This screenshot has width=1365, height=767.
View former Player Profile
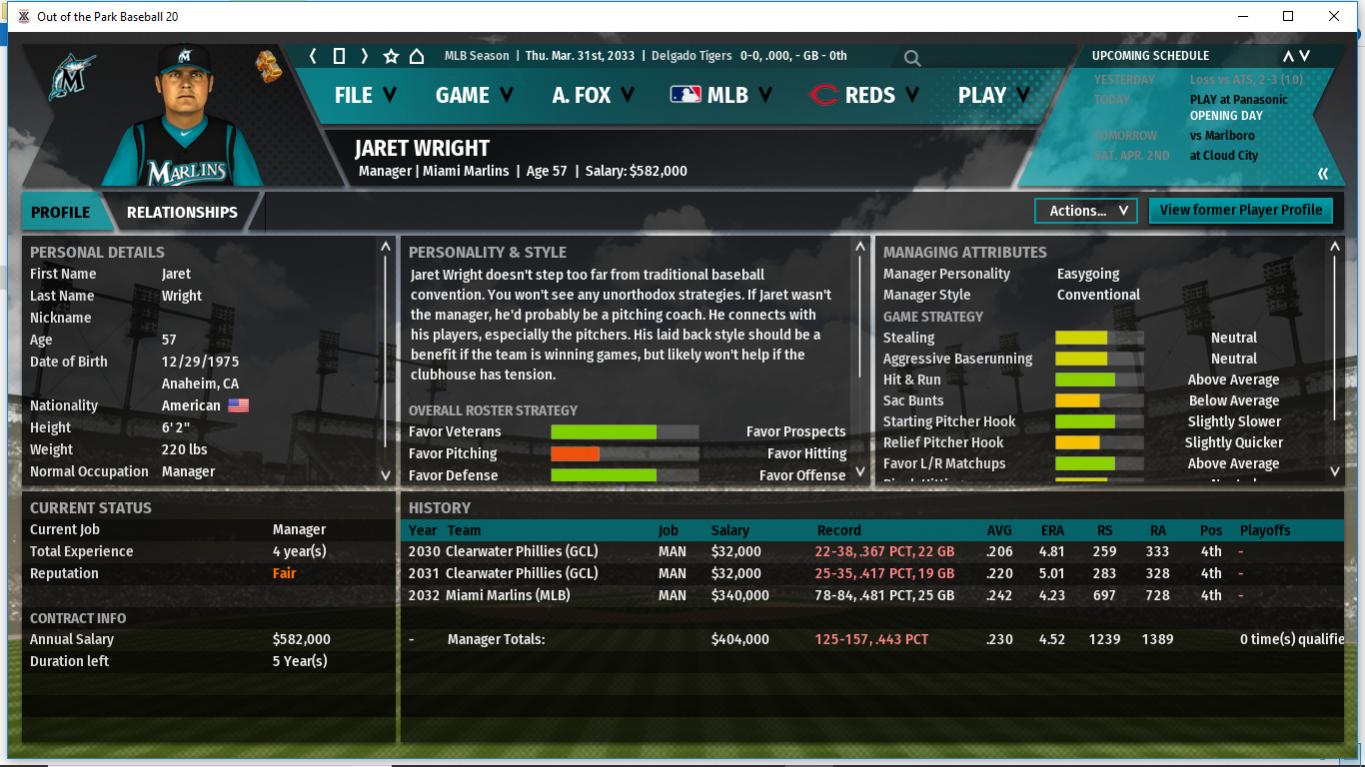pos(1240,210)
